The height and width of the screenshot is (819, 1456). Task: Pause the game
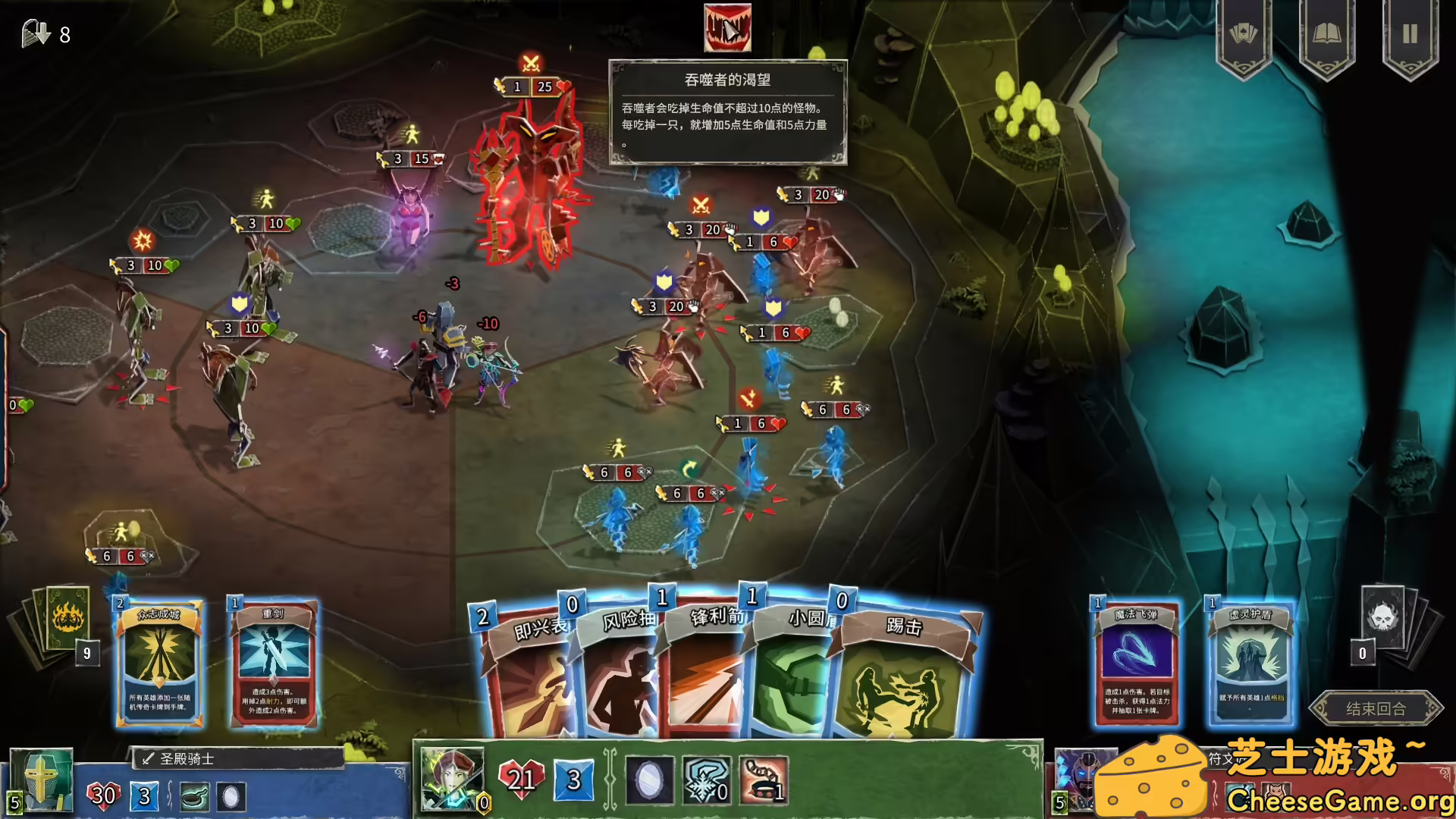[1410, 35]
